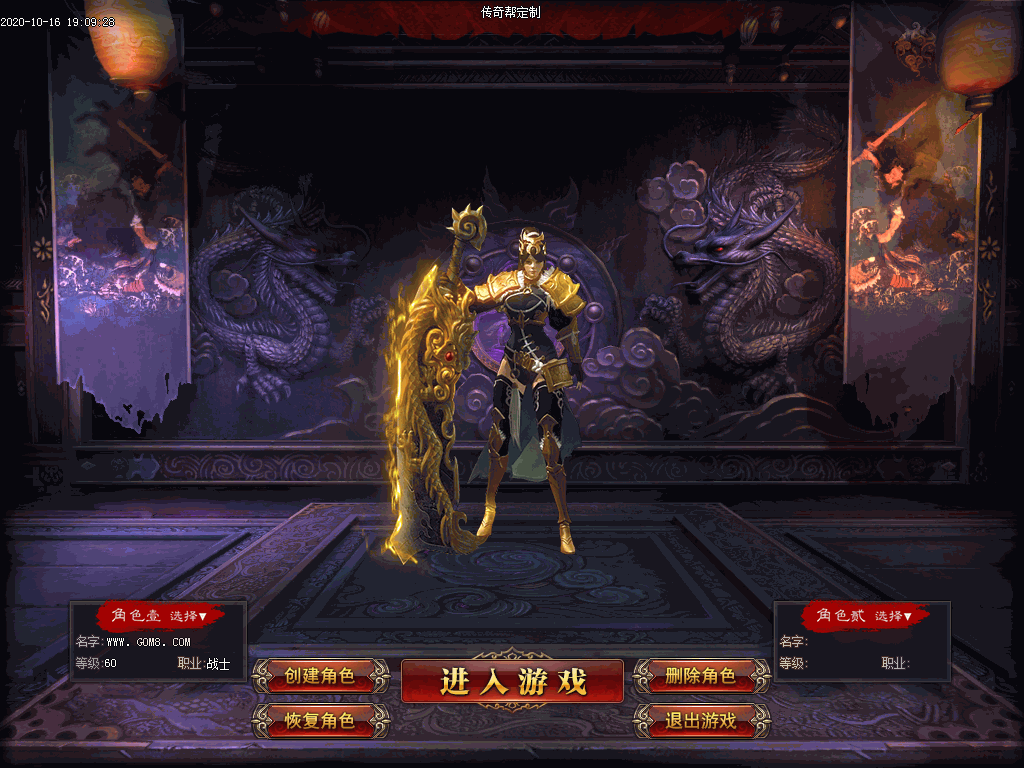Image resolution: width=1024 pixels, height=768 pixels.
Task: Select 删除角色 to delete the character
Action: click(x=701, y=676)
